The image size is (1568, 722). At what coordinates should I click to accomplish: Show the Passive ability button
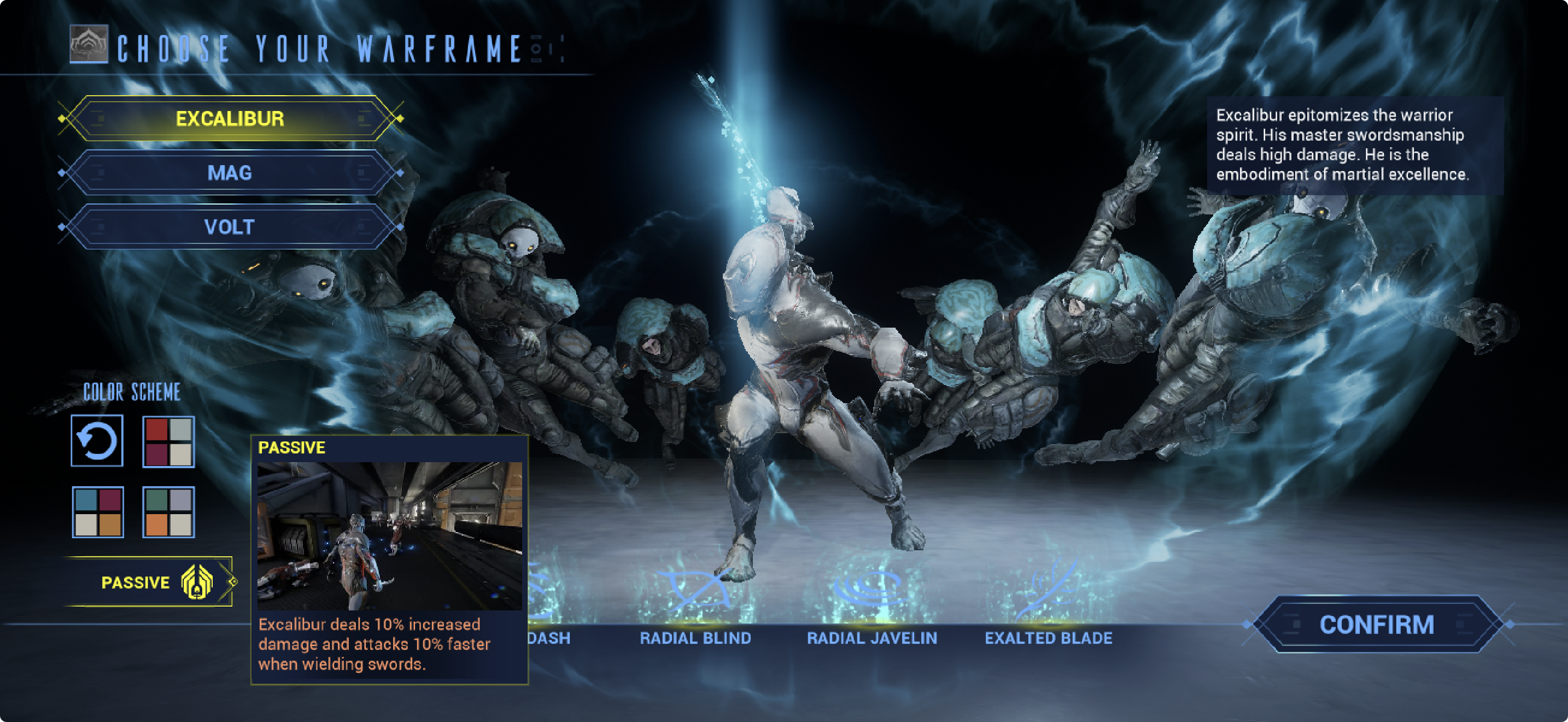pyautogui.click(x=149, y=582)
